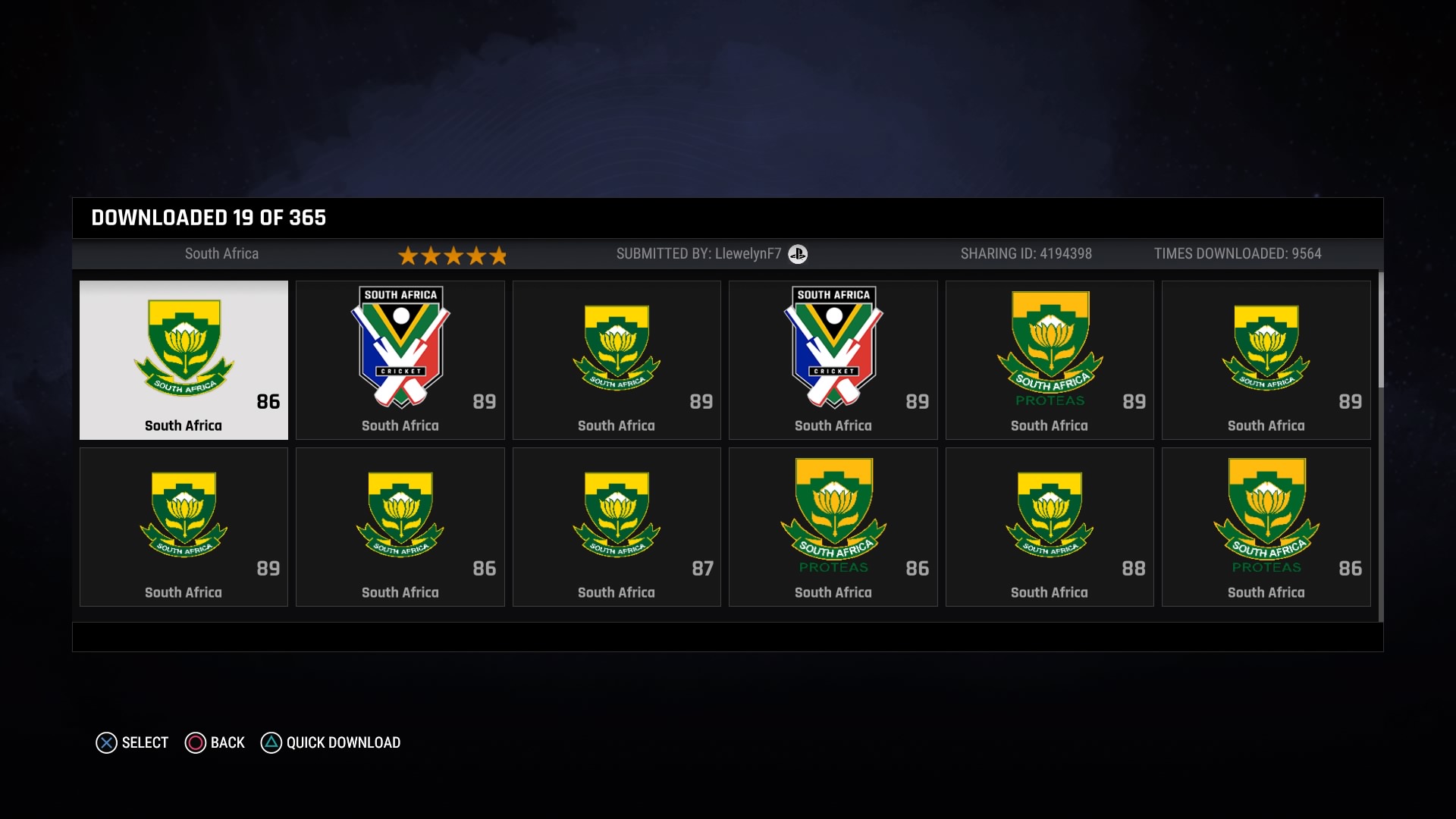
Task: Choose the Proteas crest team rated 89
Action: [1050, 360]
